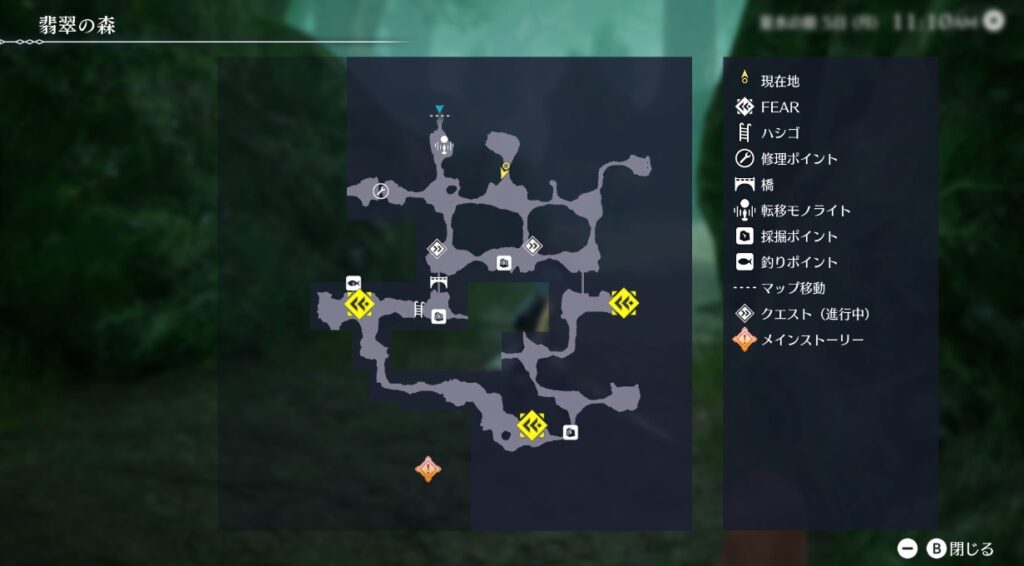Select the warp monolith marker on the map
The height and width of the screenshot is (566, 1024).
point(444,144)
